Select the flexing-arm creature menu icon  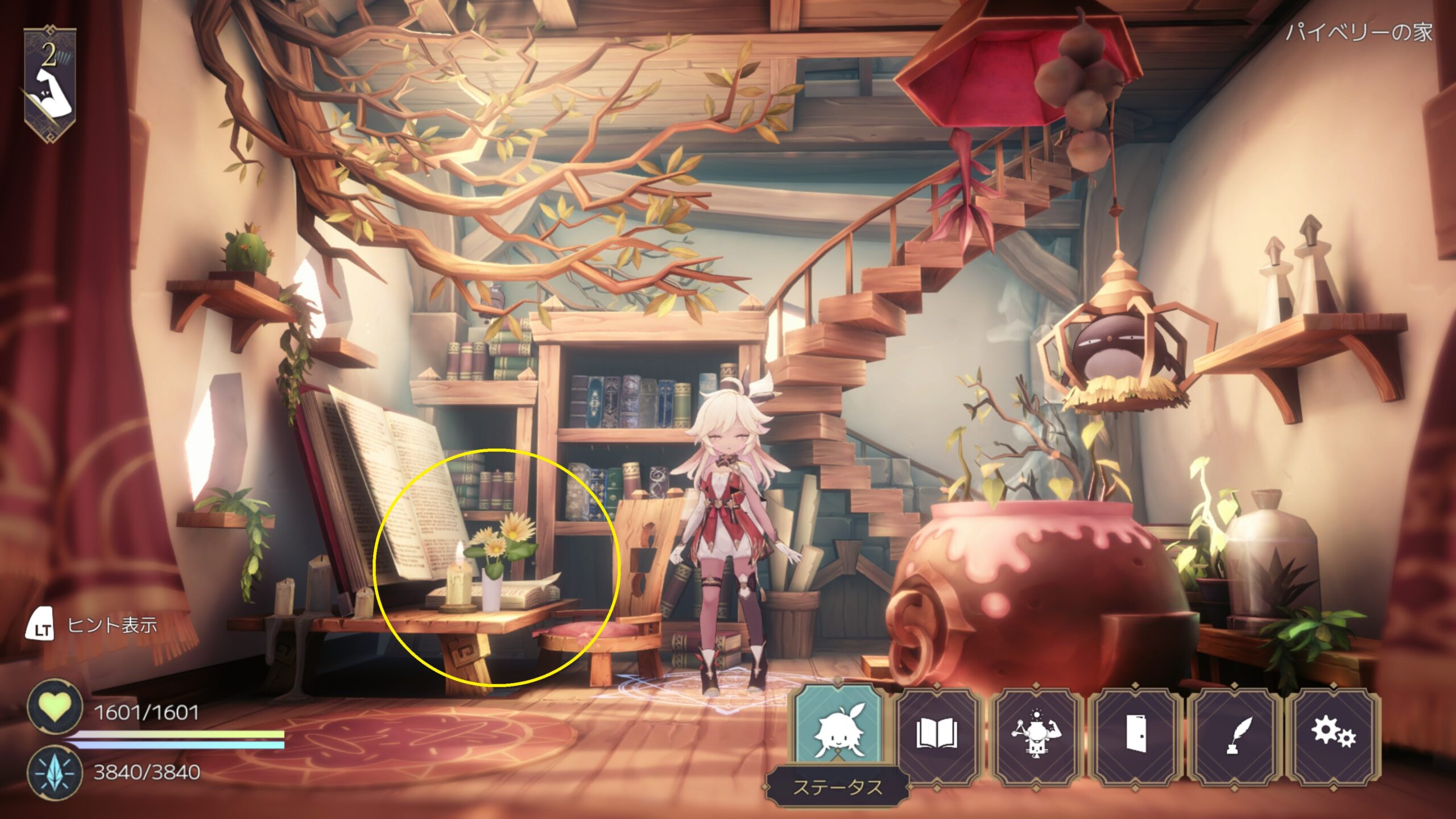tap(1035, 734)
